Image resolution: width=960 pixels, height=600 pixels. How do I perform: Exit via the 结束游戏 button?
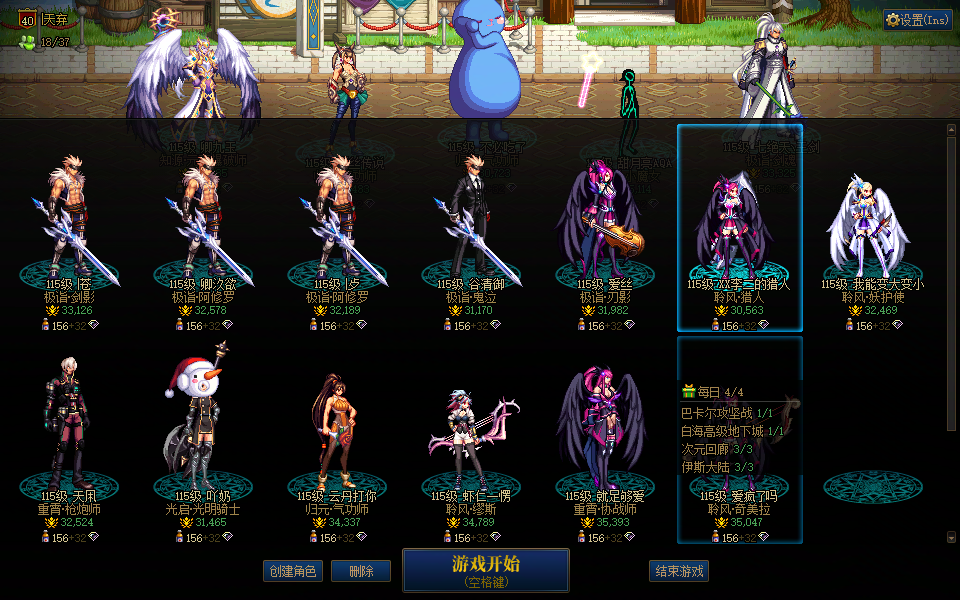679,571
